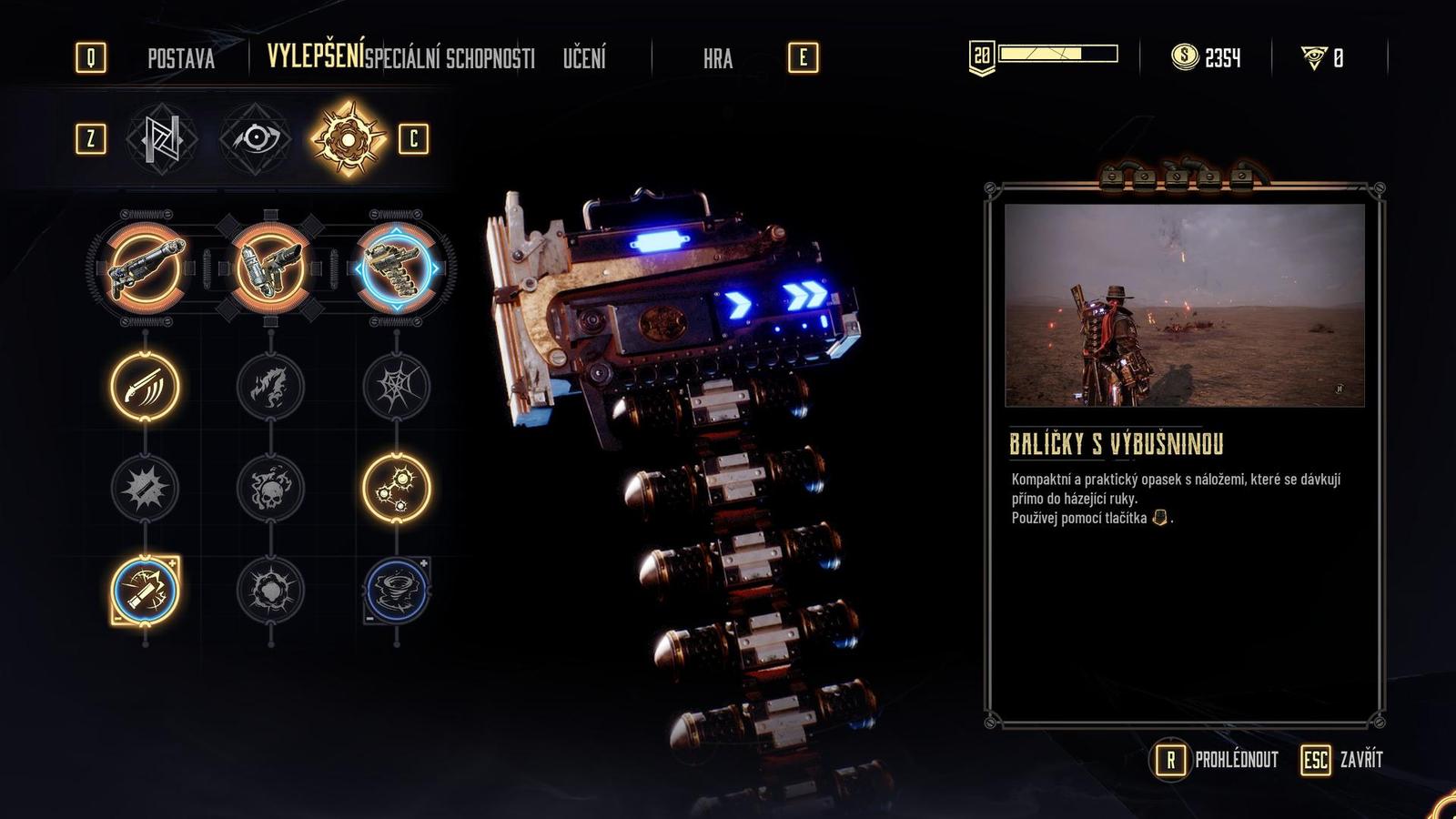The height and width of the screenshot is (819, 1456).
Task: Go to the Hra tab
Action: click(718, 59)
